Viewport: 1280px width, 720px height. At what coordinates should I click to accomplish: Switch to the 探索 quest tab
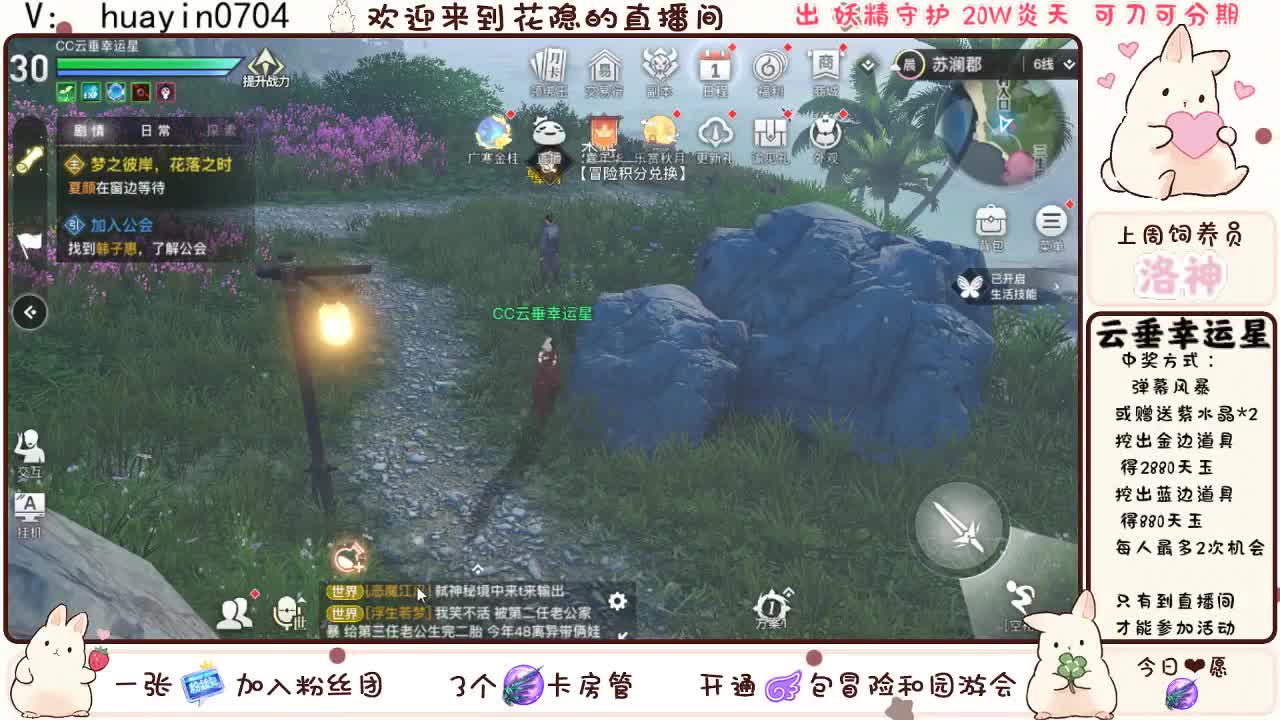tap(222, 130)
